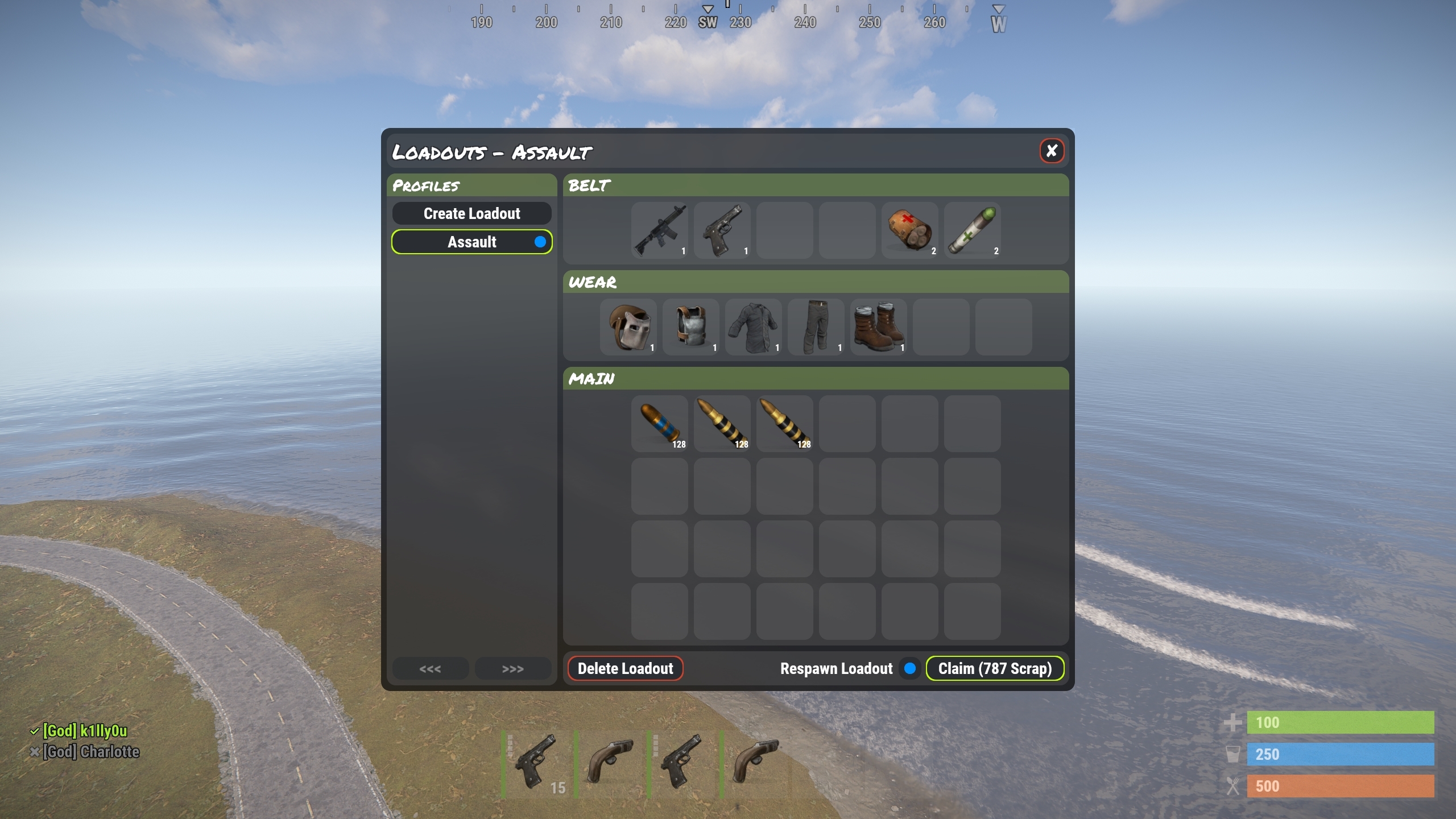Choose the metal chest plate wear slot

click(690, 327)
